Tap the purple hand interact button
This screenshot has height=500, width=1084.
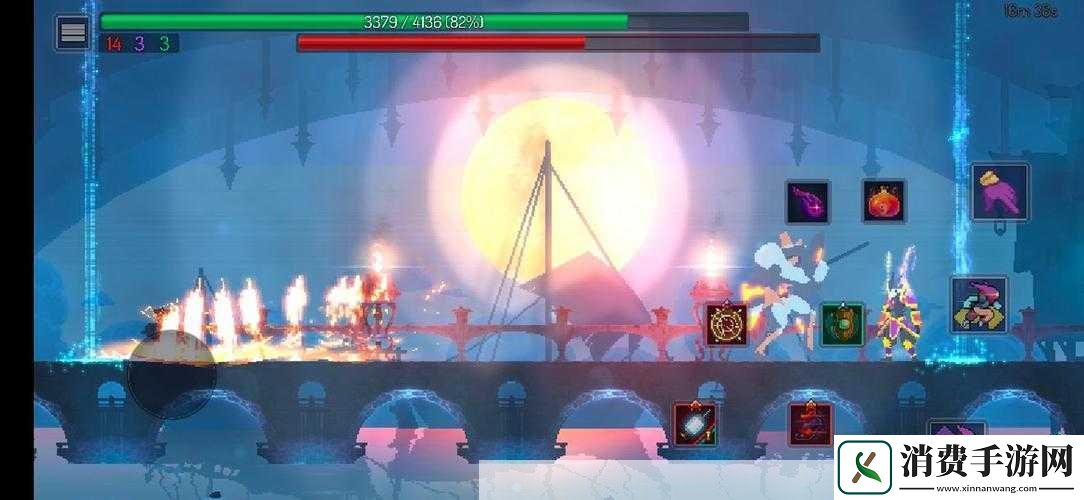[999, 192]
